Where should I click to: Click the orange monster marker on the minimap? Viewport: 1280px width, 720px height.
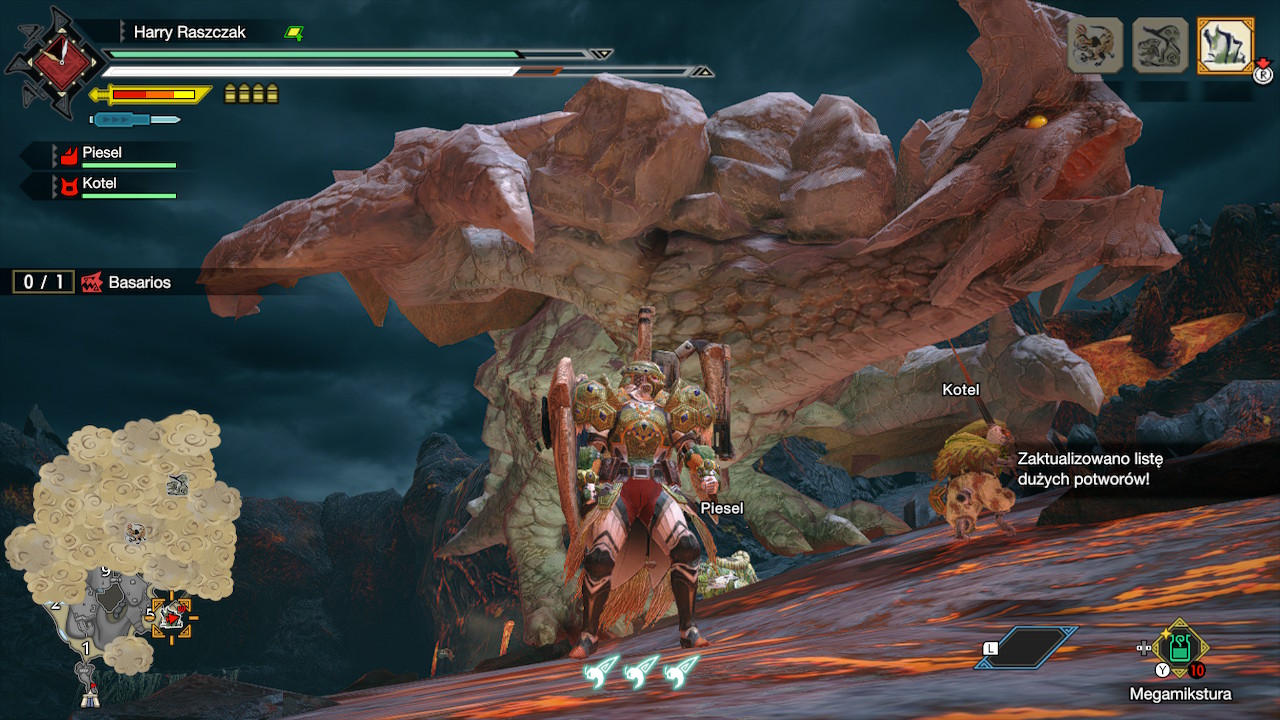tap(135, 533)
